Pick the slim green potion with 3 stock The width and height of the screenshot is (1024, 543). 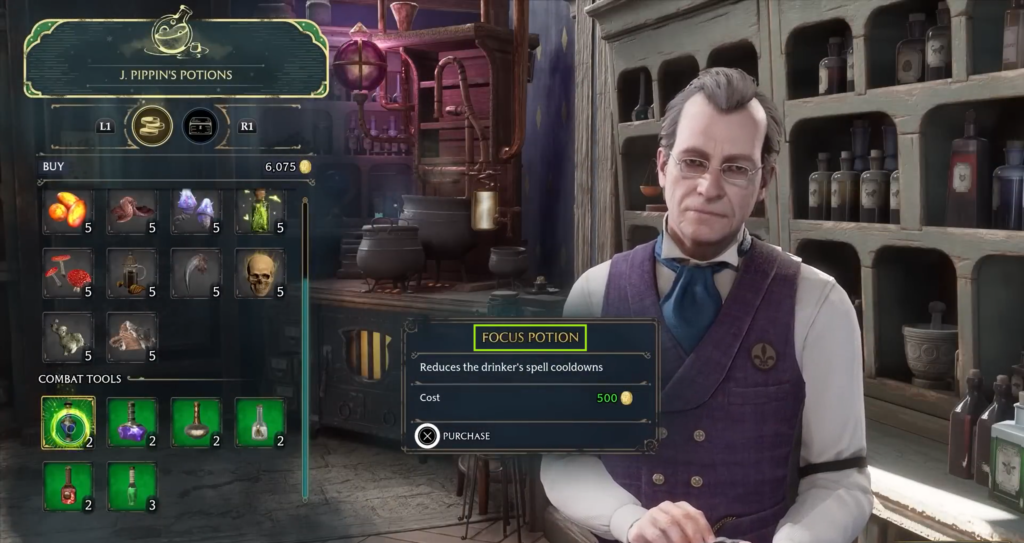tap(132, 486)
